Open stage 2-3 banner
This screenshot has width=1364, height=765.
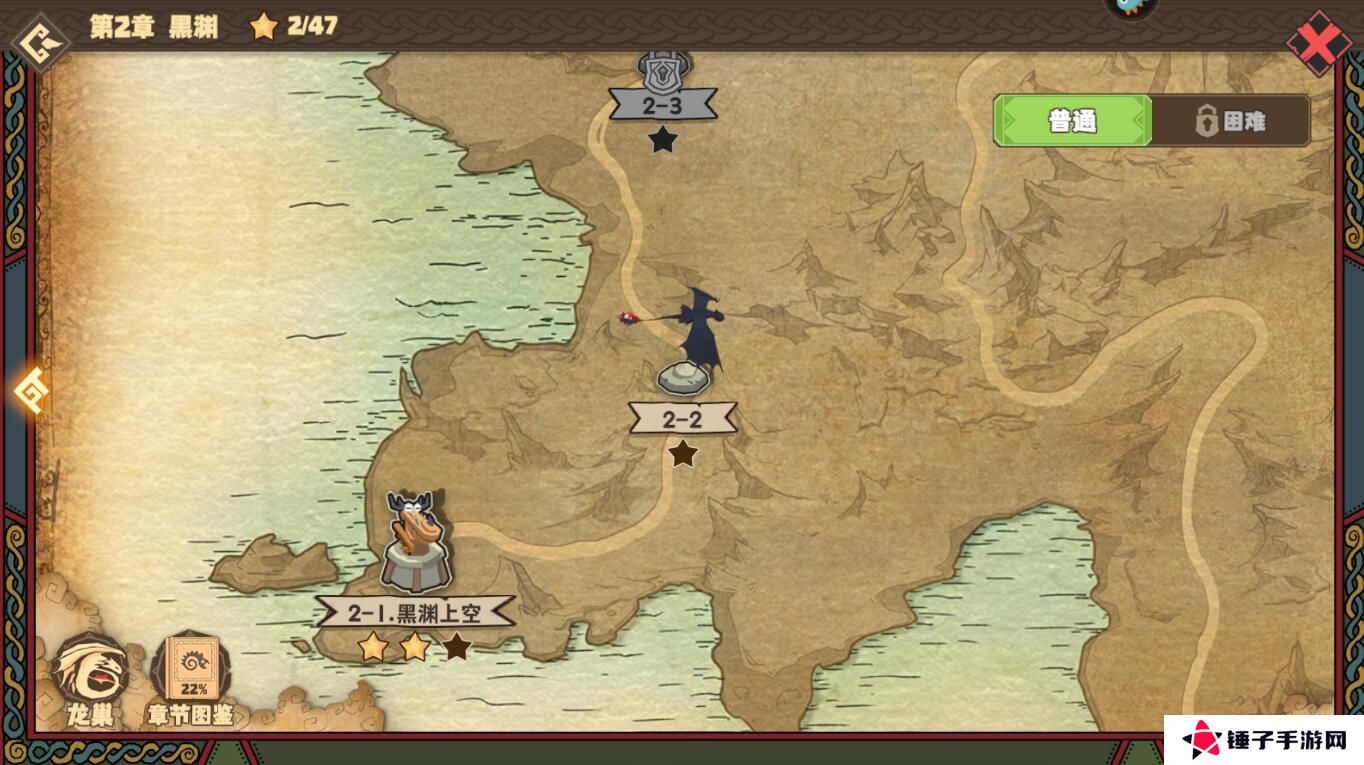coord(663,105)
